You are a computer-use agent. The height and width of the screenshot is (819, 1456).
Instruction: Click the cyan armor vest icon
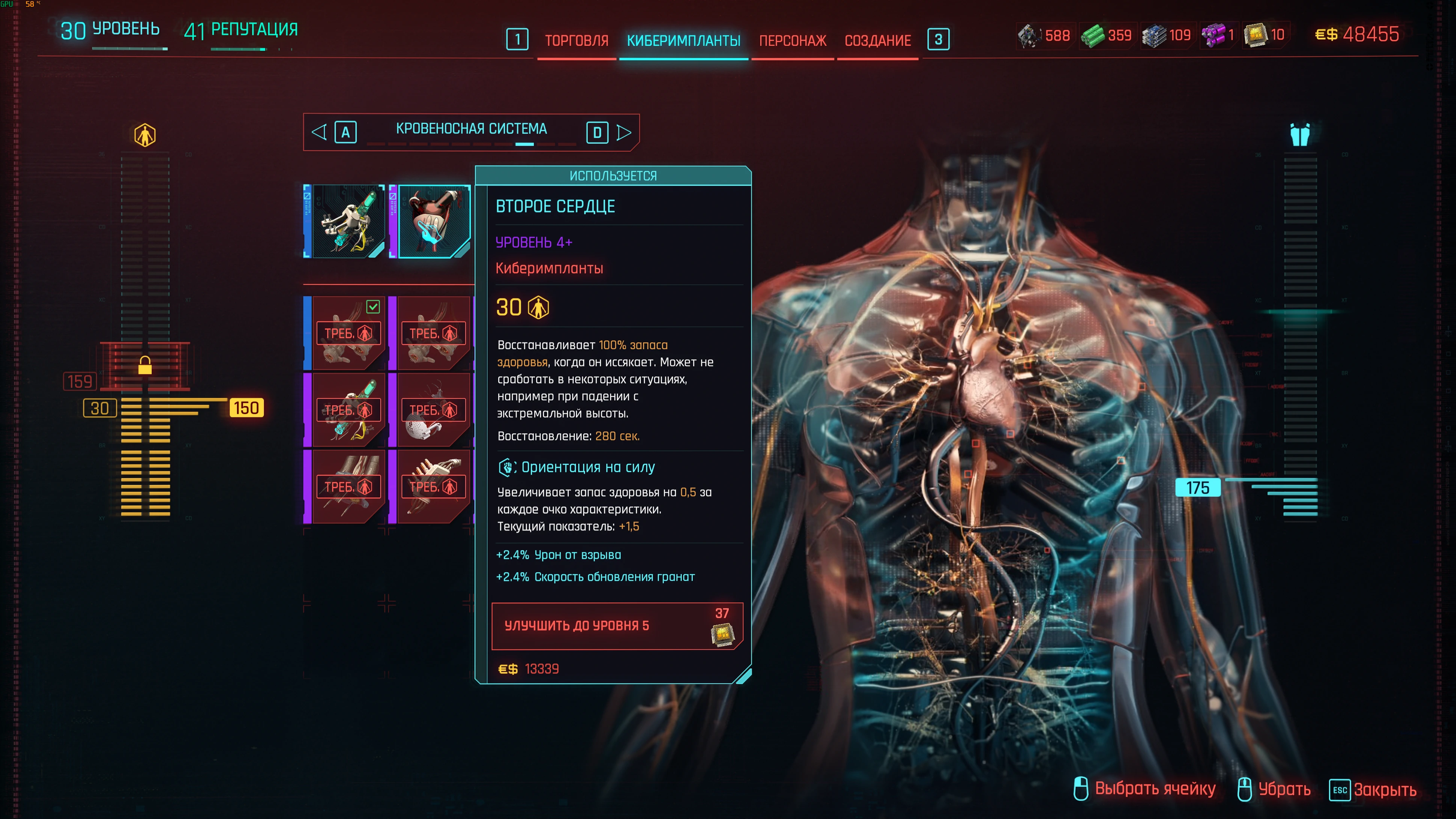pyautogui.click(x=1299, y=135)
